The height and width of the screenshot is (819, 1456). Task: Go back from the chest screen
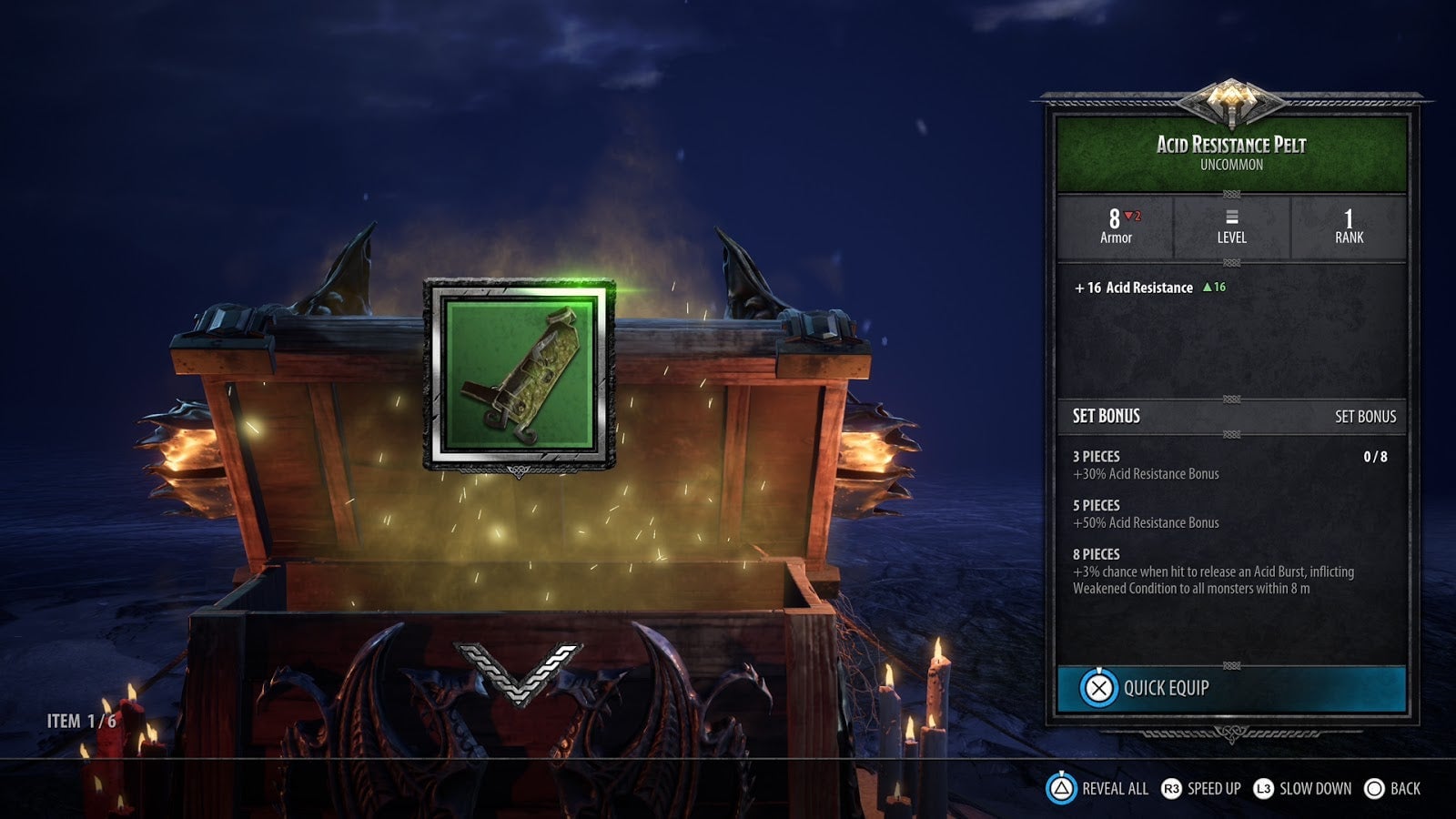click(x=1392, y=789)
